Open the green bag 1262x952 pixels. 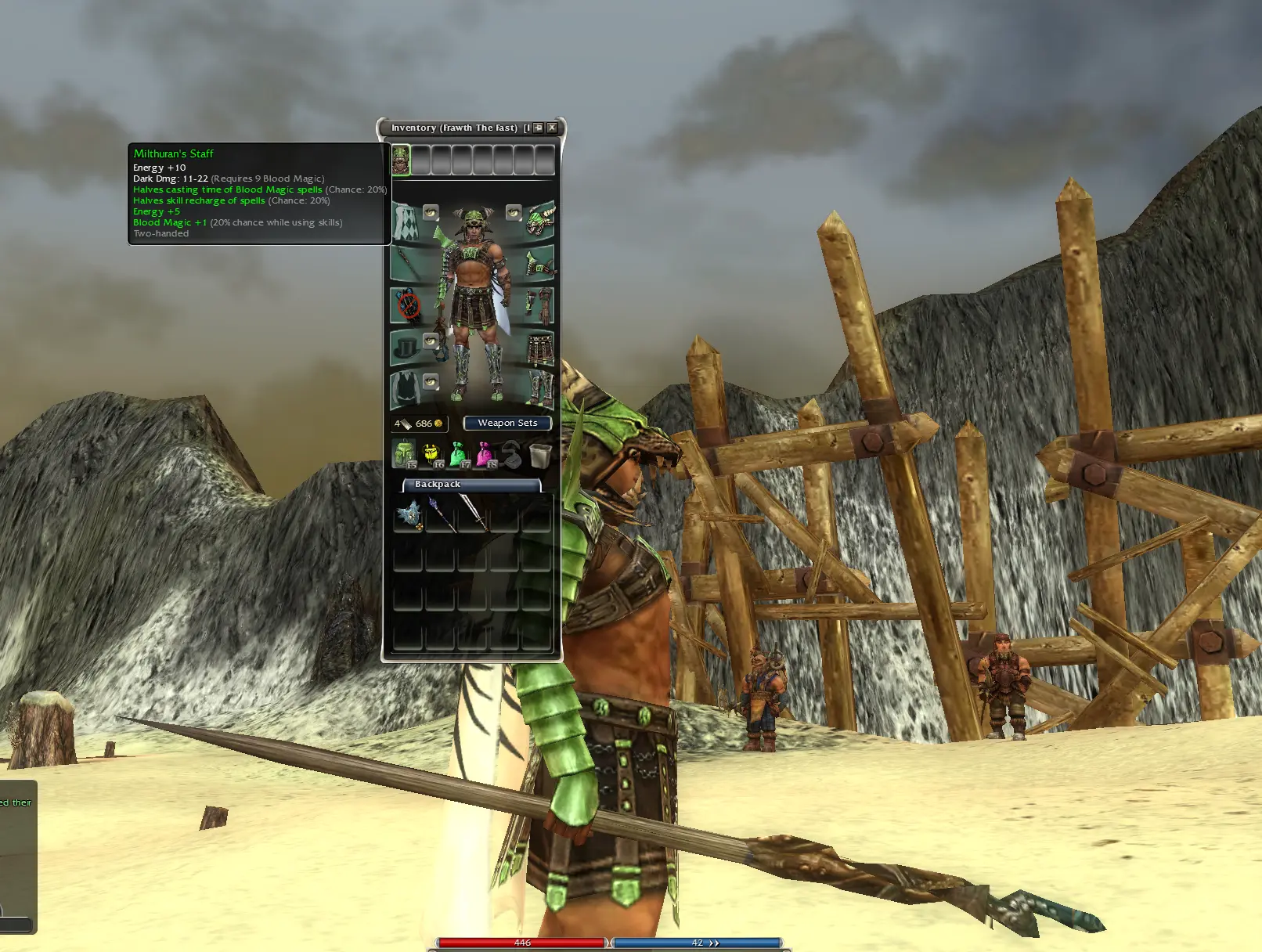(458, 454)
